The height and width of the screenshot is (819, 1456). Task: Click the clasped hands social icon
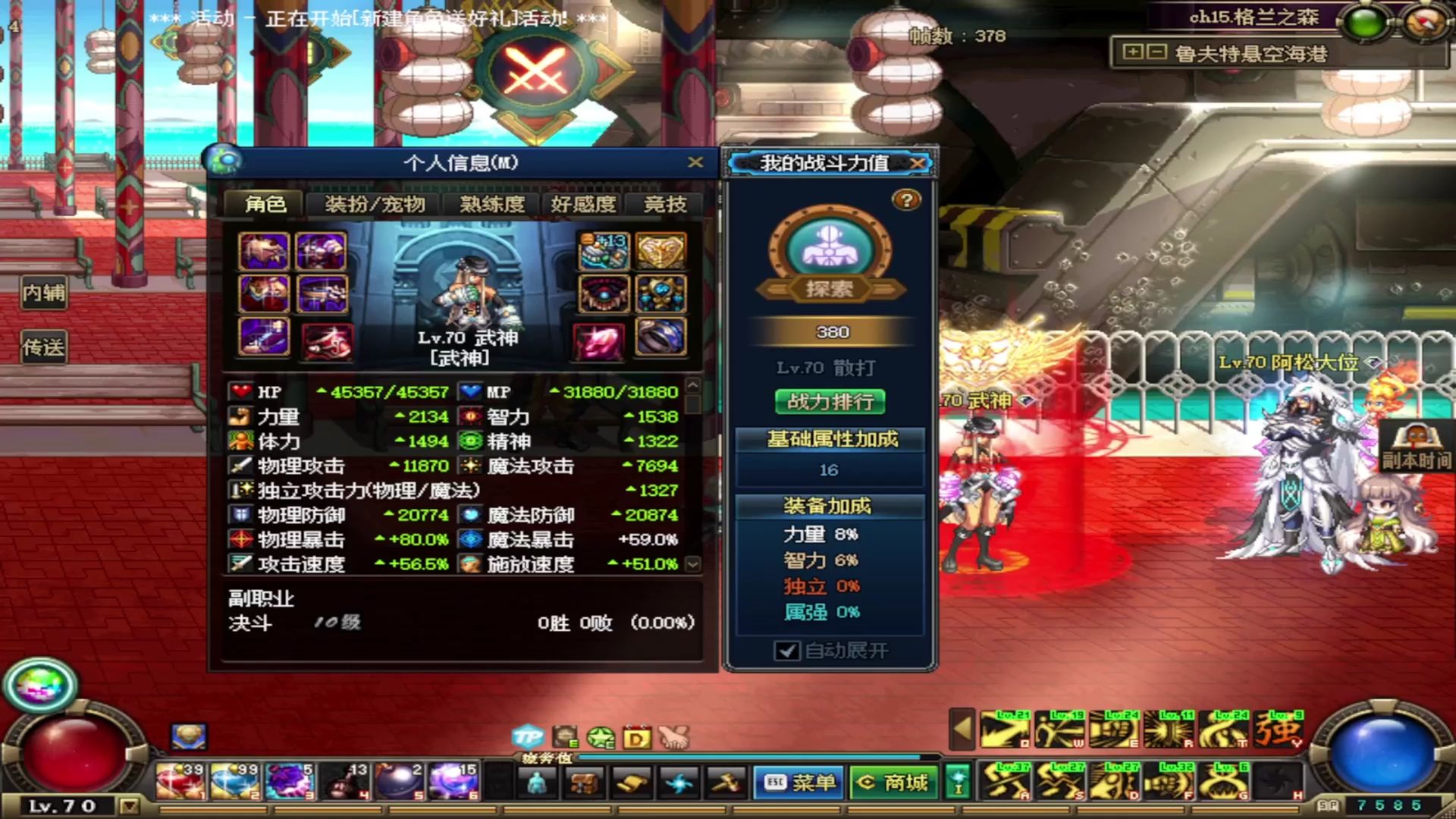point(674,736)
